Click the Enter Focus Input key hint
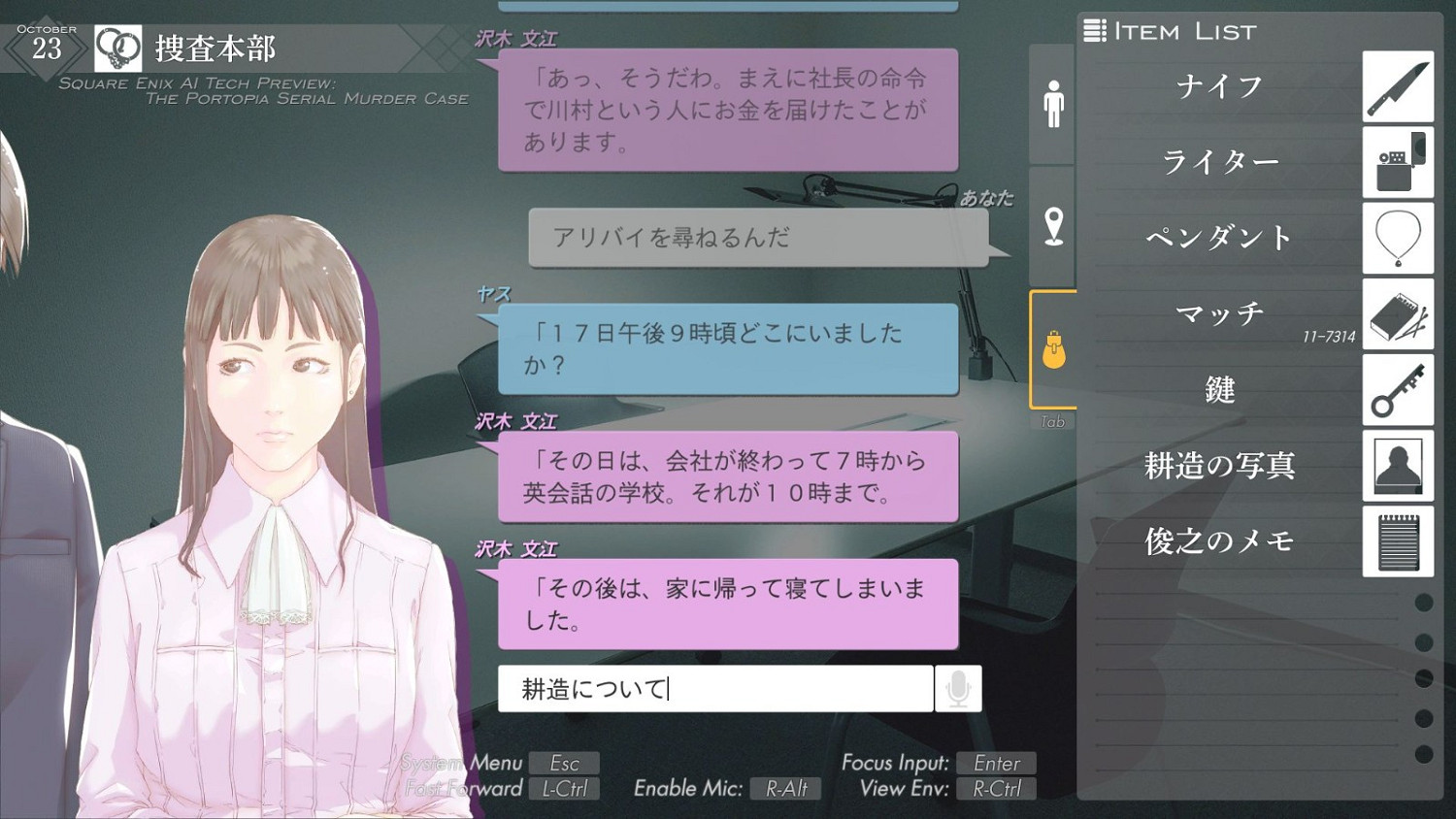This screenshot has width=1456, height=819. pos(996,763)
